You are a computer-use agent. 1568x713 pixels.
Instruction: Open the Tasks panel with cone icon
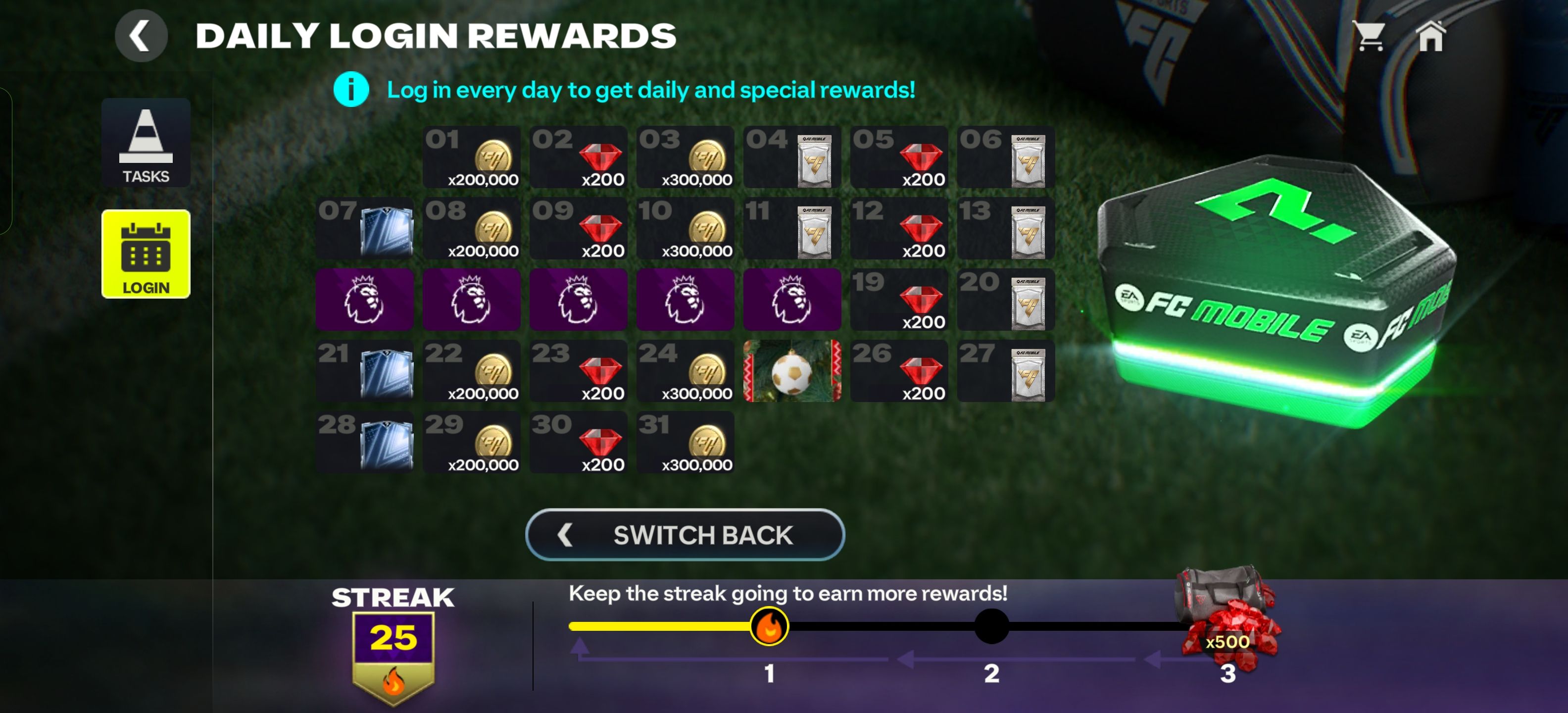146,144
